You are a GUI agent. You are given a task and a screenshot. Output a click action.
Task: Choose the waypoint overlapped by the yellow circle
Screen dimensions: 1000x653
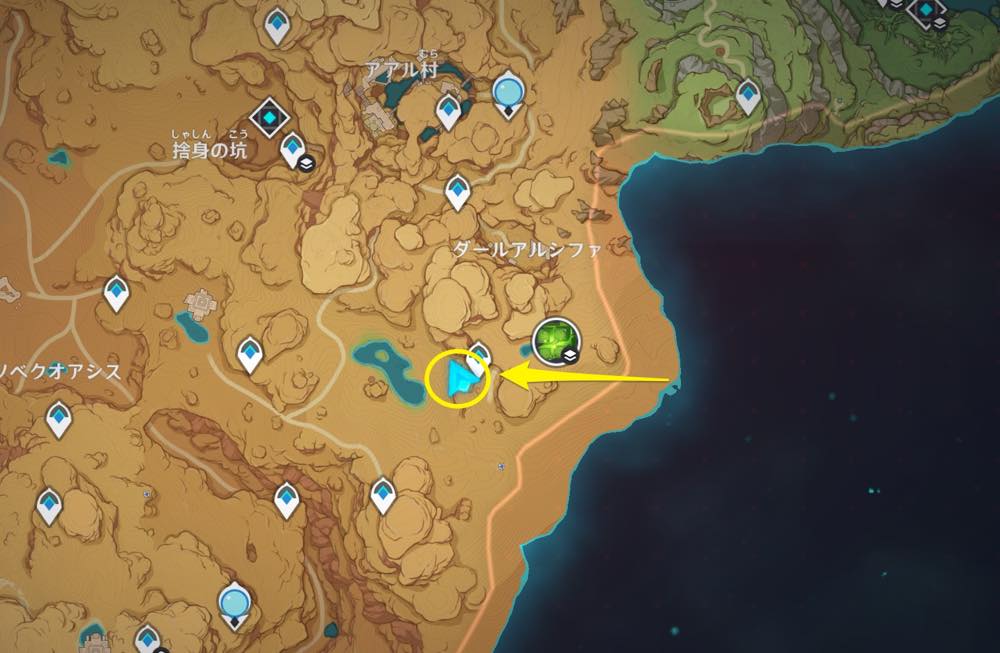(479, 357)
